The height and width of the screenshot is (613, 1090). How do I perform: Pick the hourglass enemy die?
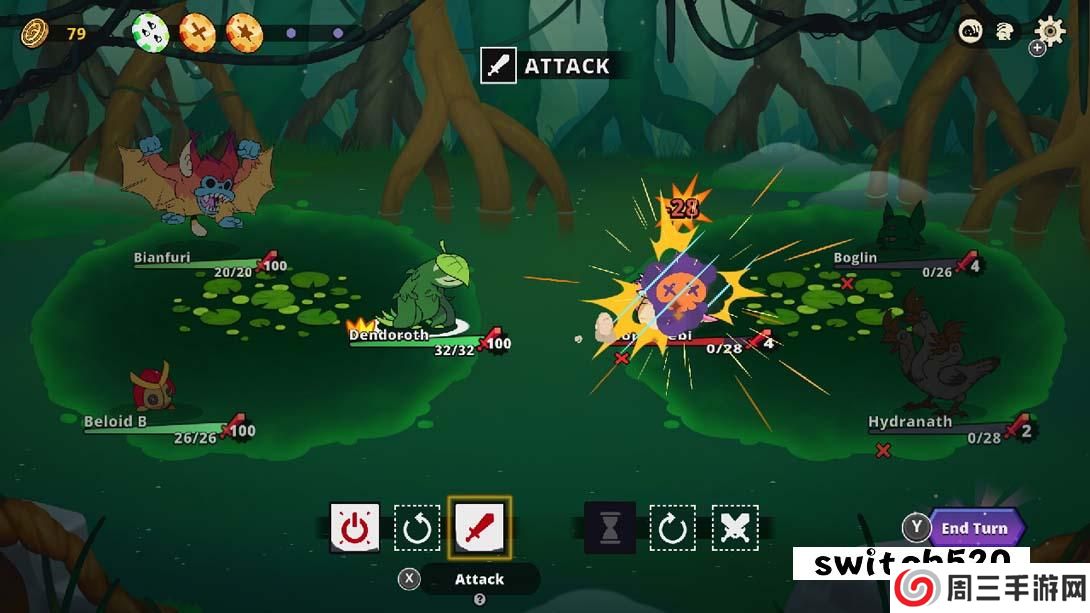click(x=610, y=527)
